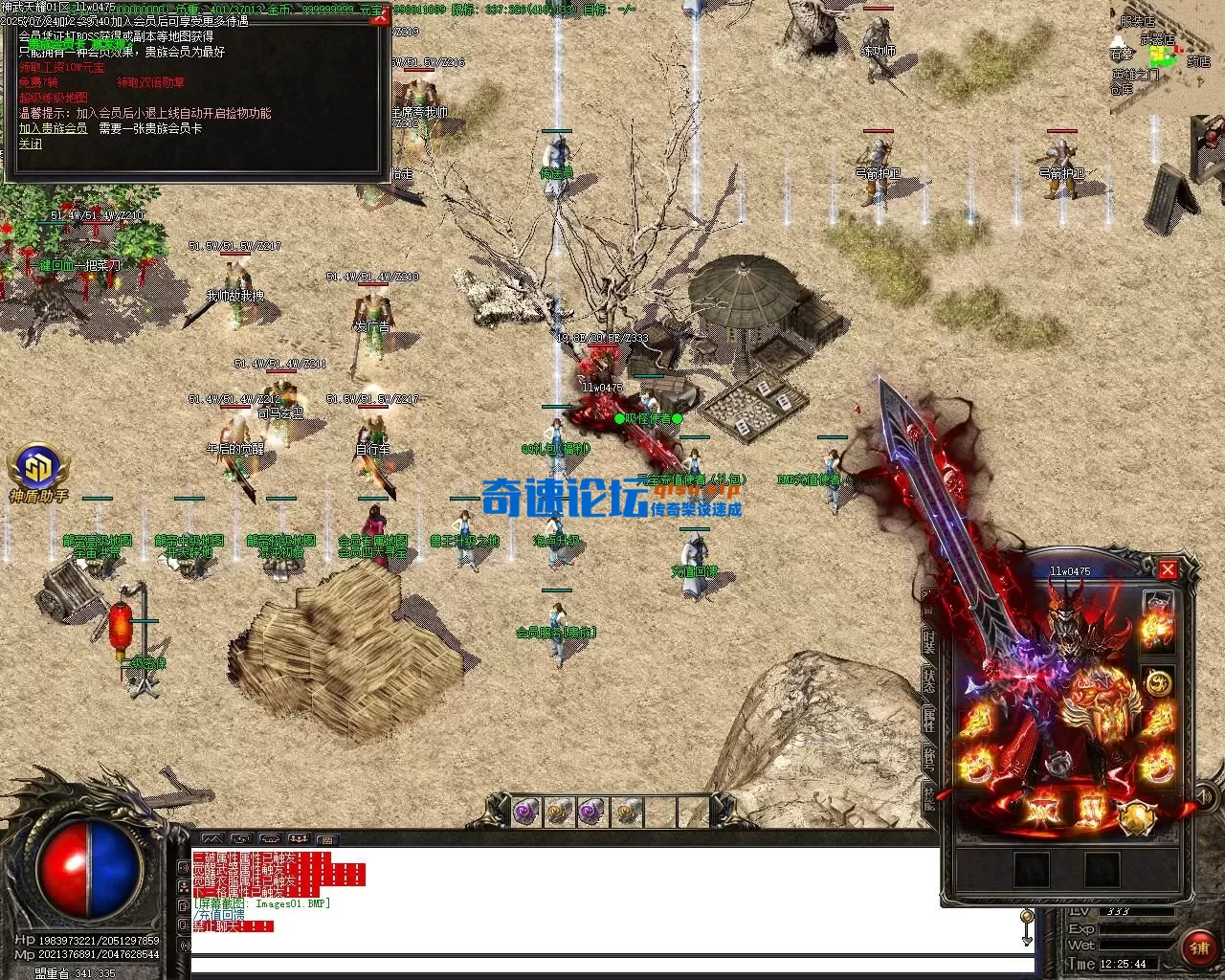Click the down arrow to scroll the chat log
The height and width of the screenshot is (980, 1225).
[1027, 941]
